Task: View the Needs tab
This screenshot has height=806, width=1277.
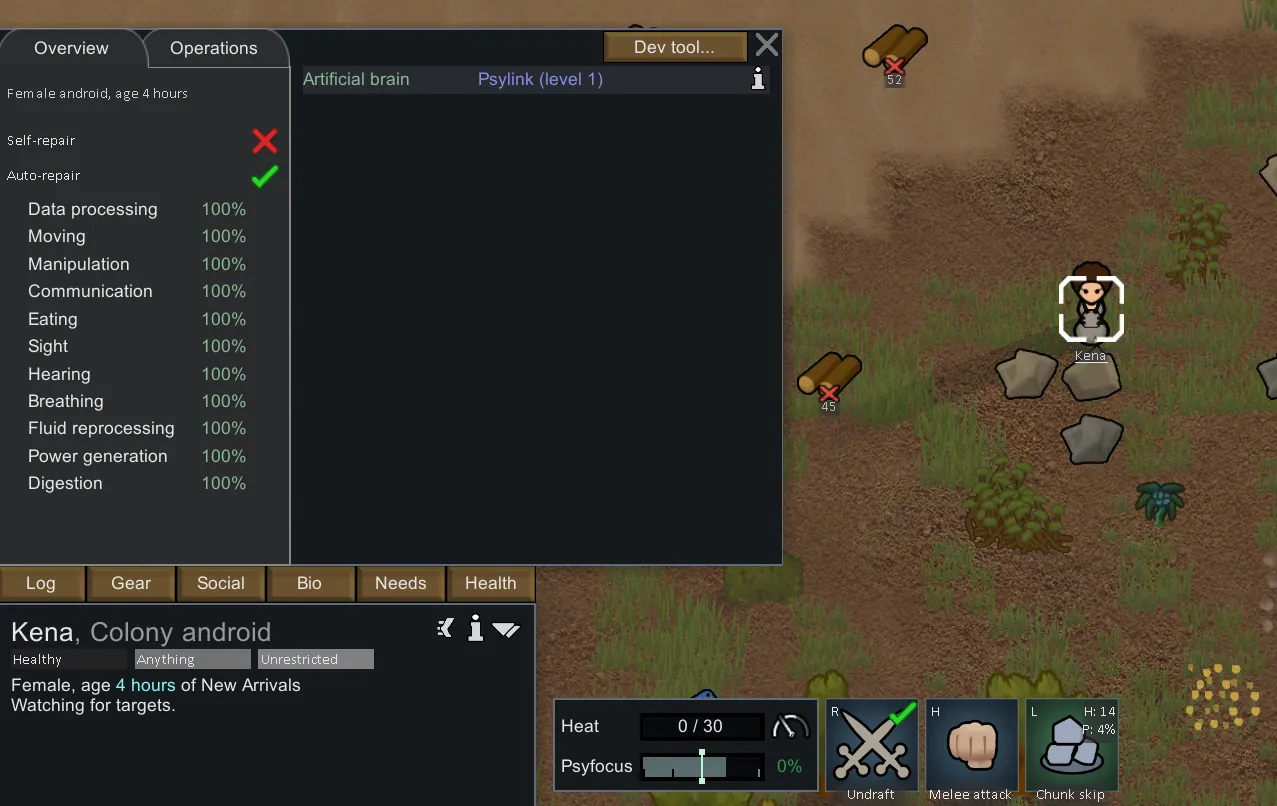Action: (x=400, y=583)
